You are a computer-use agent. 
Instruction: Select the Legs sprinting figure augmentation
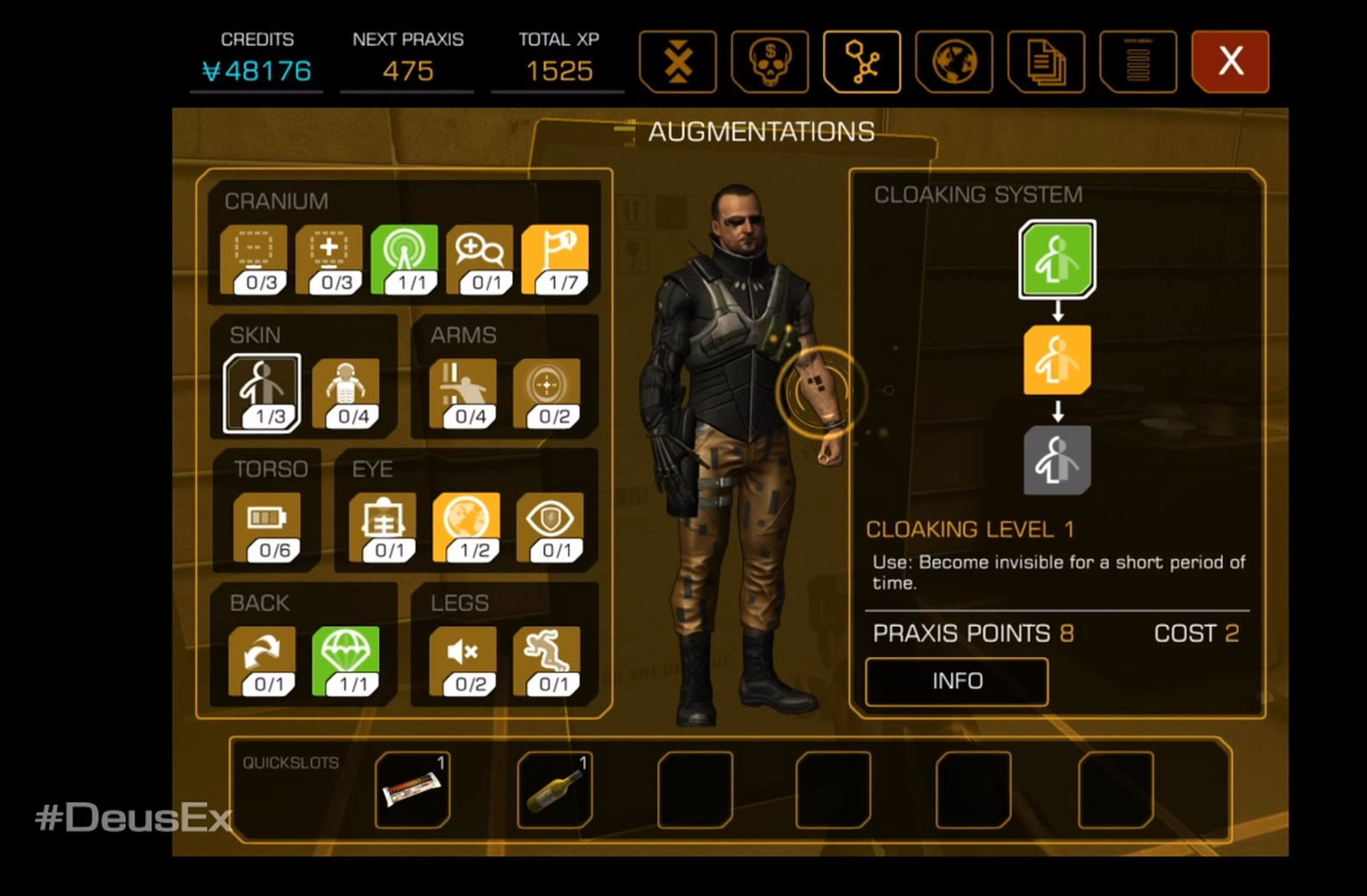tap(547, 660)
